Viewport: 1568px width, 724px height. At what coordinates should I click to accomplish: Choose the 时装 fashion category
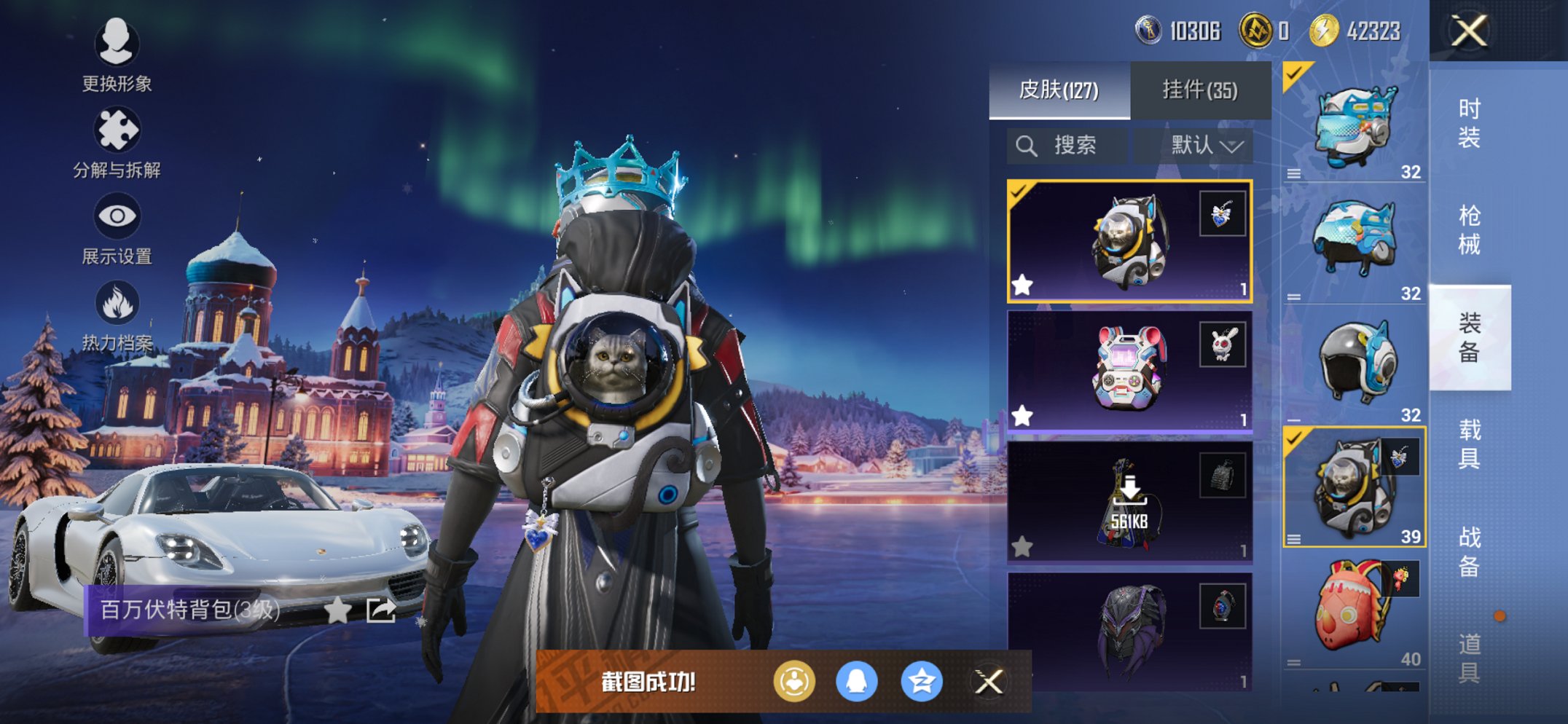(1469, 122)
